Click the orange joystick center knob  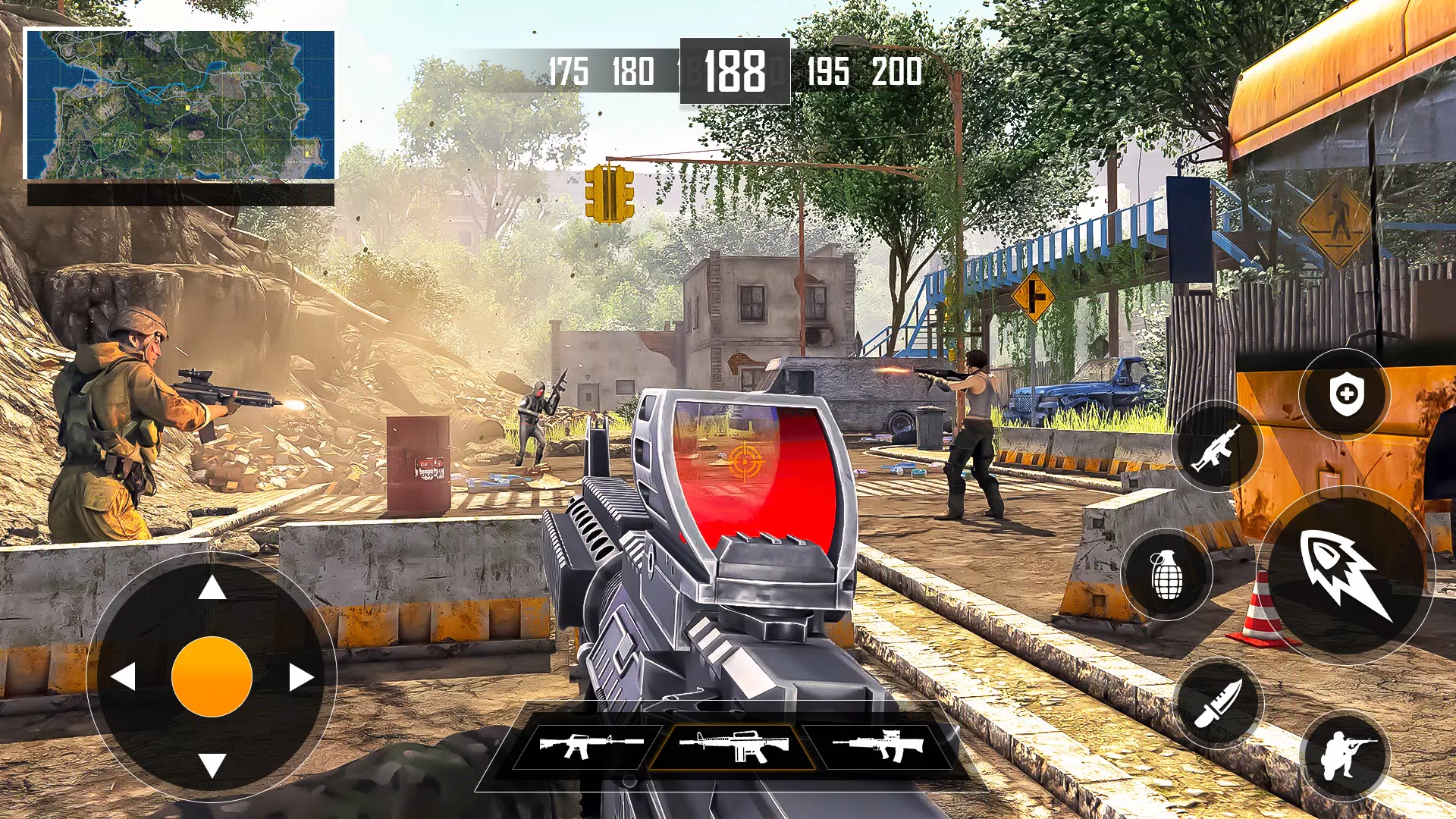212,676
